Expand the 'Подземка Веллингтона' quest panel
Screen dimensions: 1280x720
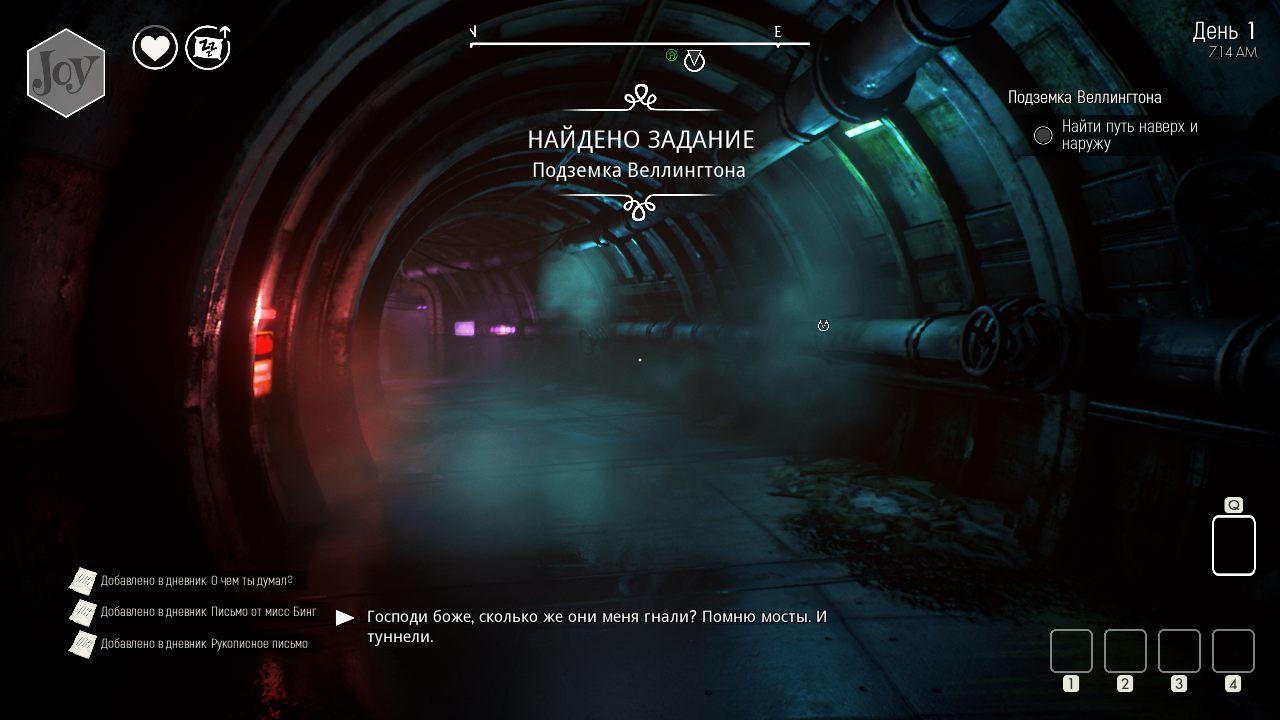(1084, 98)
